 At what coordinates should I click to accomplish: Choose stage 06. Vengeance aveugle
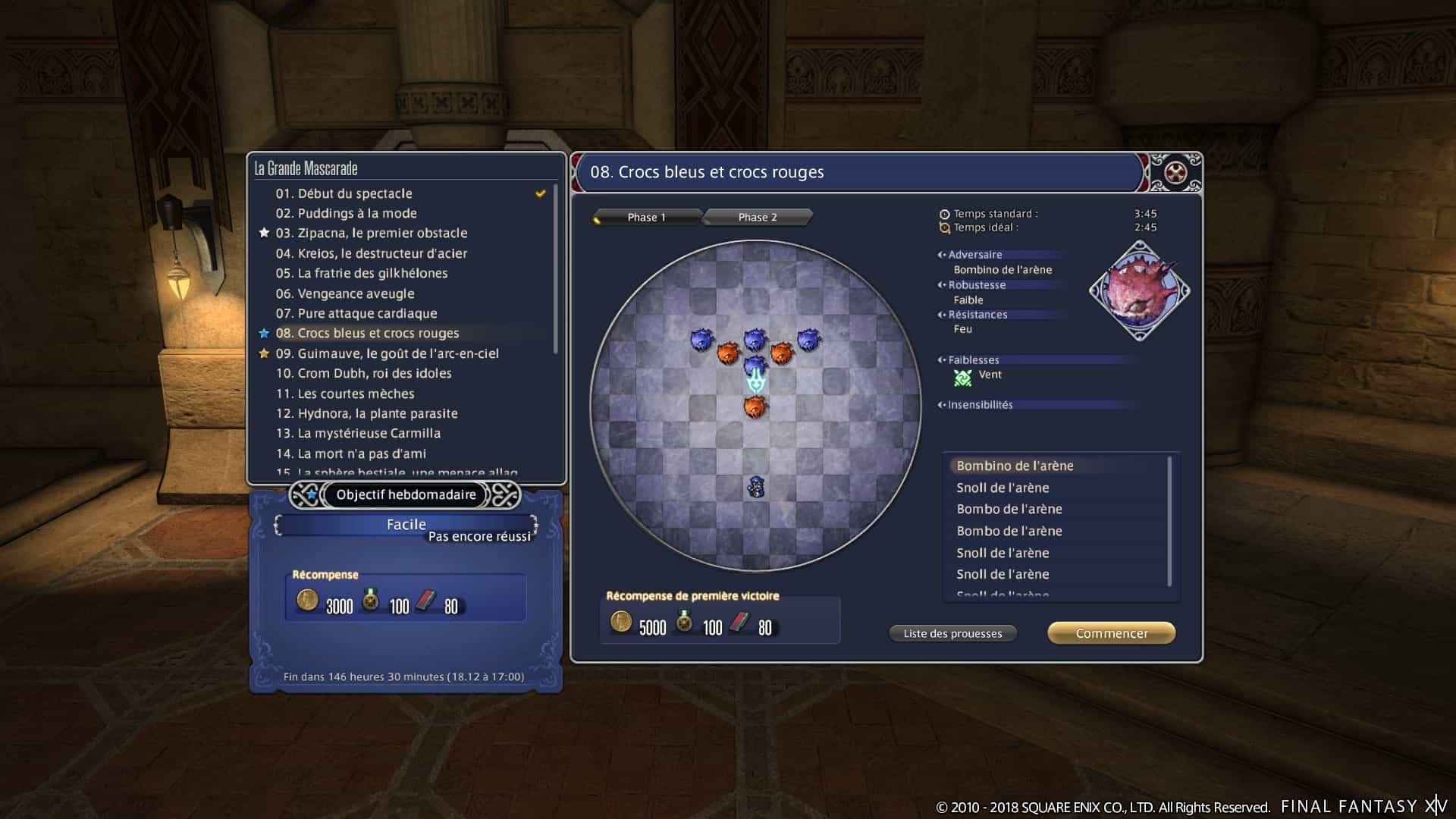point(345,293)
